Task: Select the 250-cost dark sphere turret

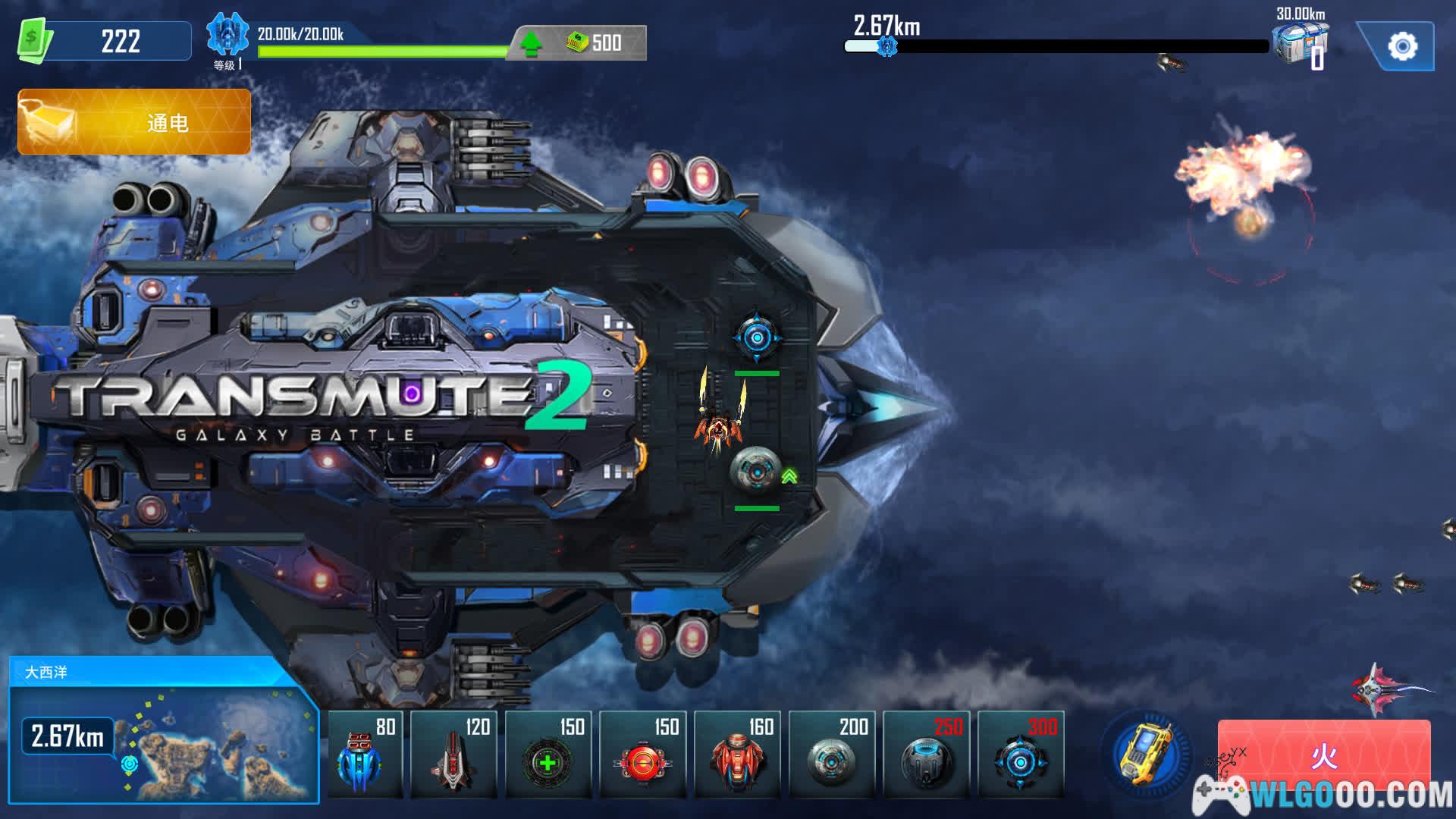Action: tap(926, 755)
